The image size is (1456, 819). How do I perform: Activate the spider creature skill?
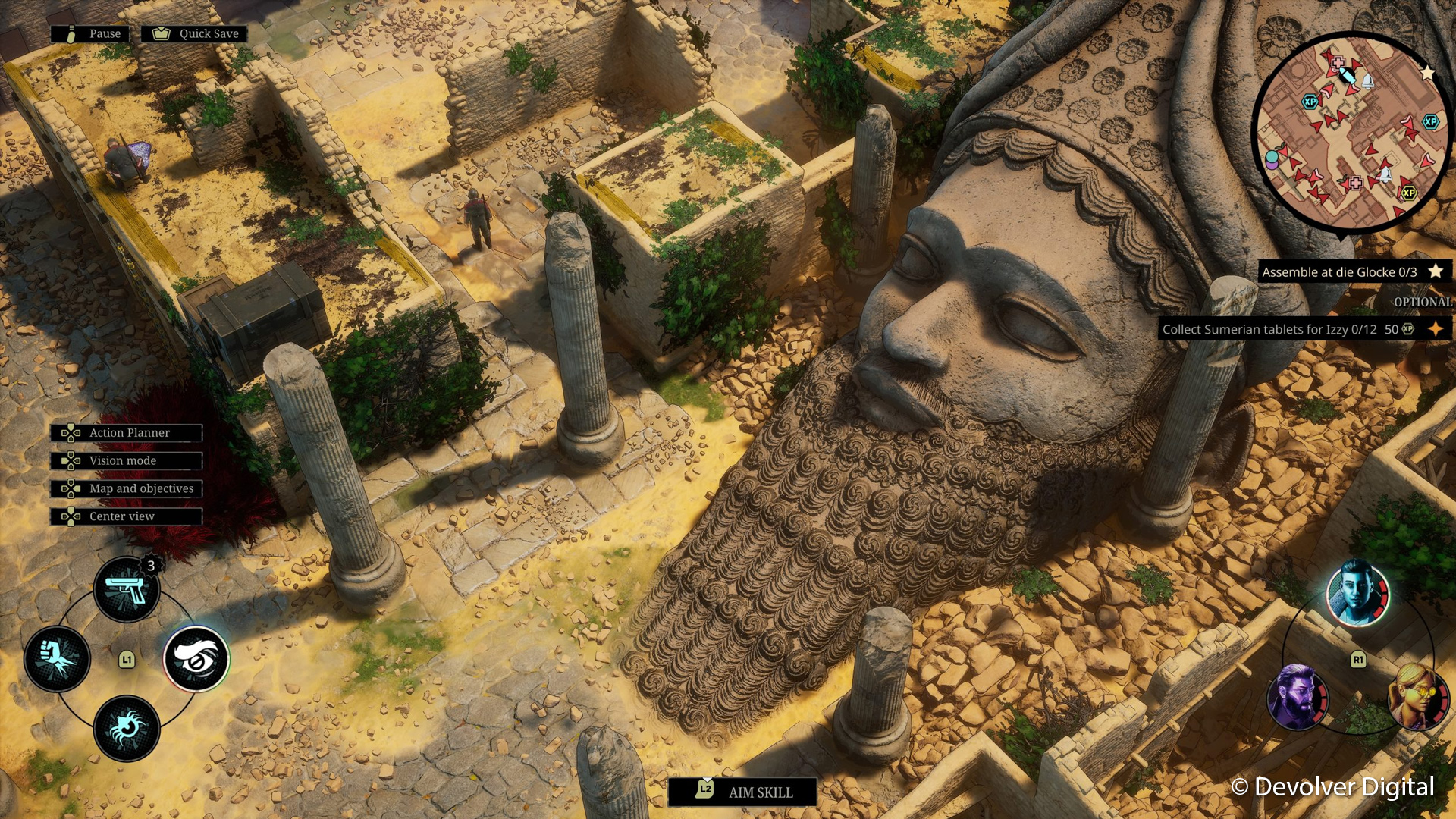(127, 728)
